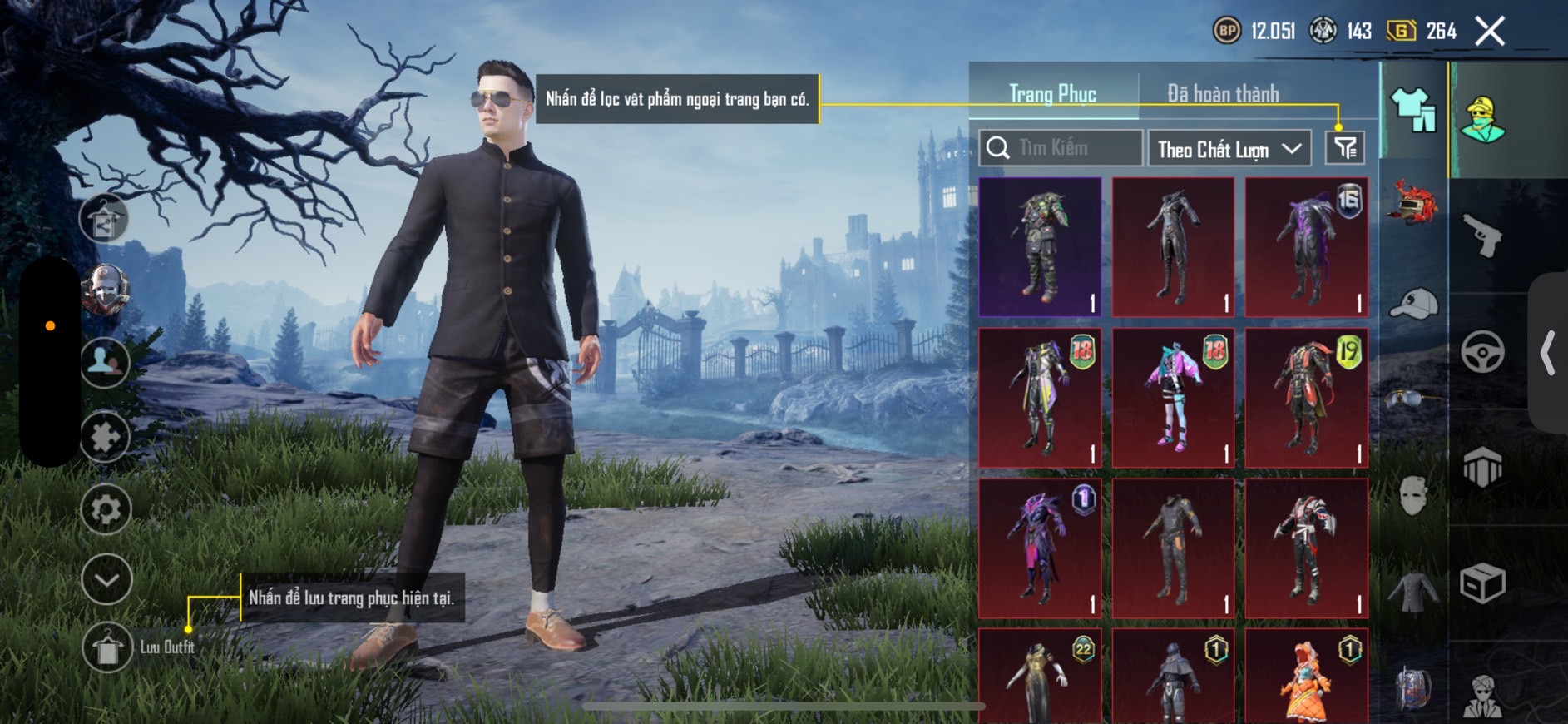Open the Theo Chất Lượng sort dropdown
This screenshot has width=1568, height=724.
click(x=1229, y=149)
